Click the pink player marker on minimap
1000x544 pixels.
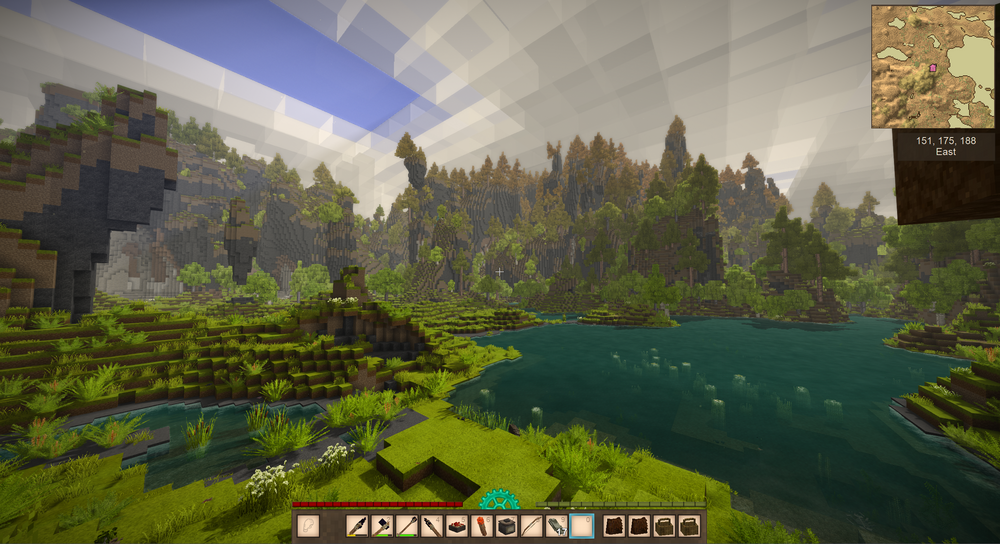click(x=934, y=68)
